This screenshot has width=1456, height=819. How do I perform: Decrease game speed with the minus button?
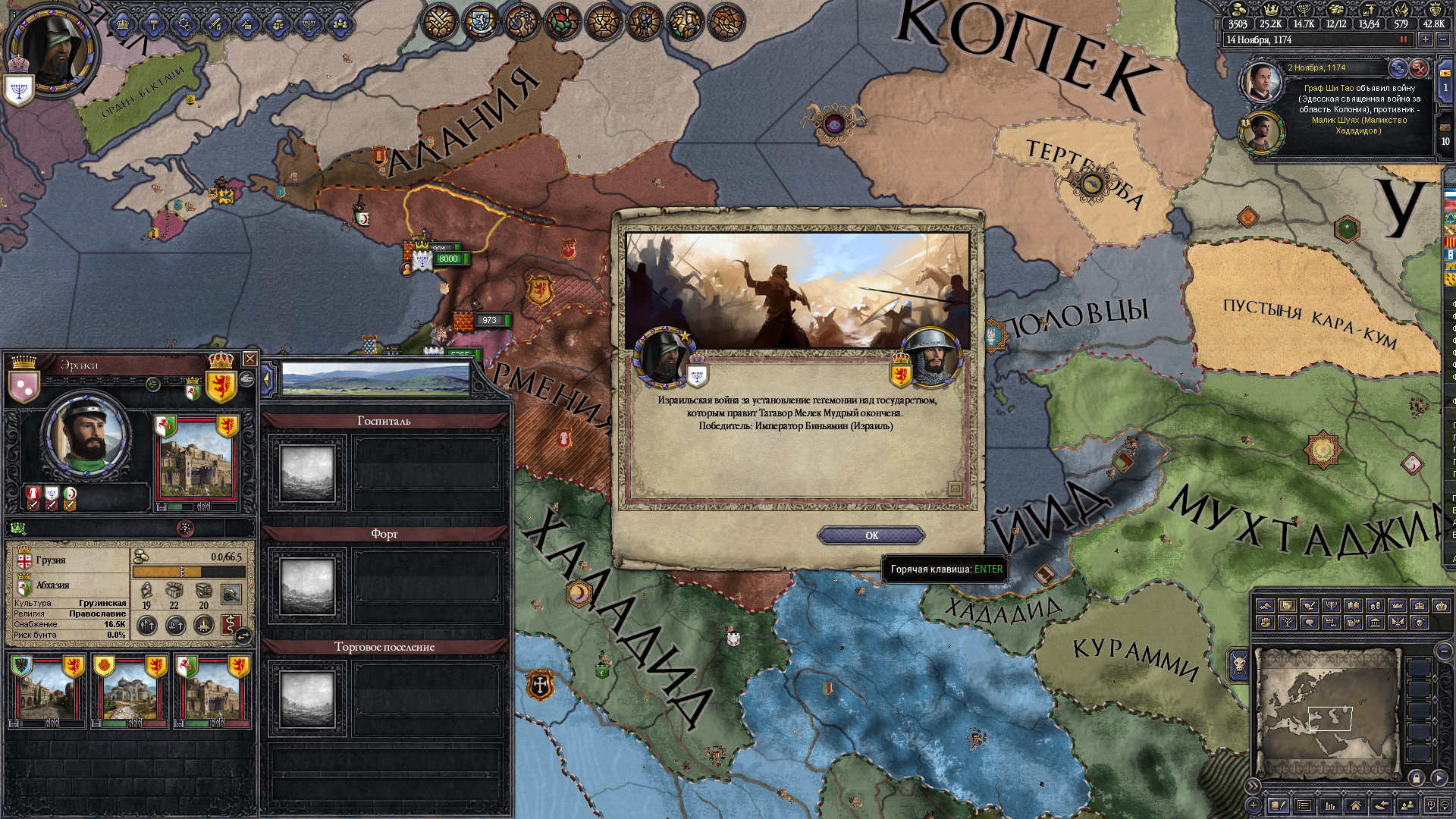click(x=1443, y=39)
